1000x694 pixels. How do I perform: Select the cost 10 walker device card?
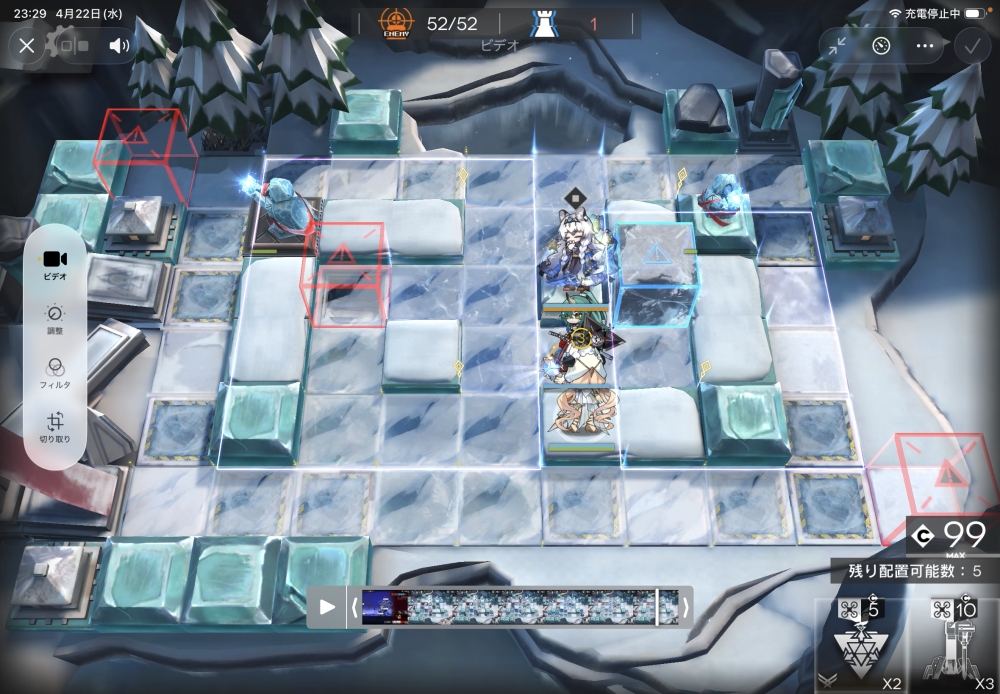(953, 645)
